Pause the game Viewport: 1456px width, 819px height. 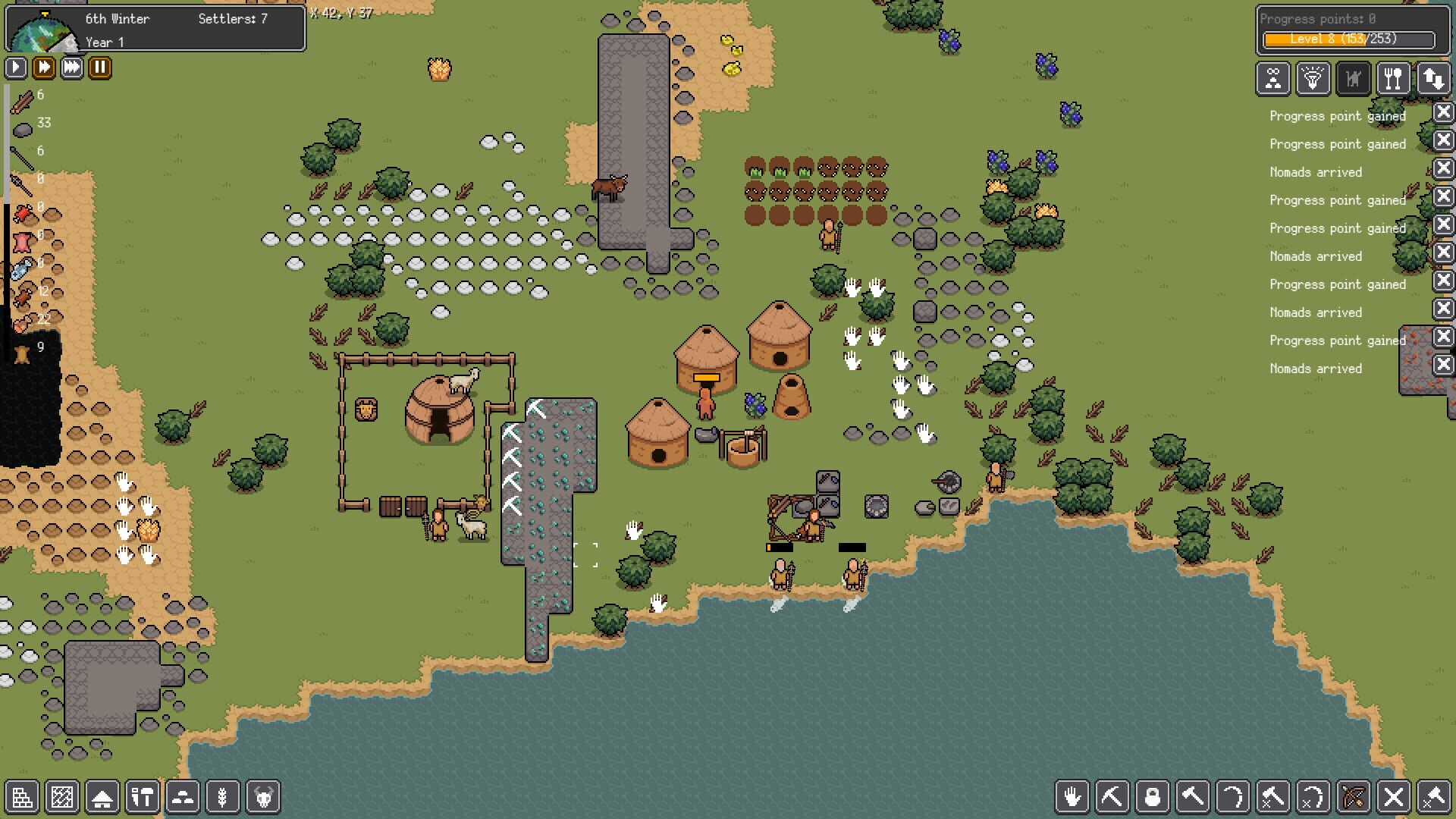coord(99,67)
